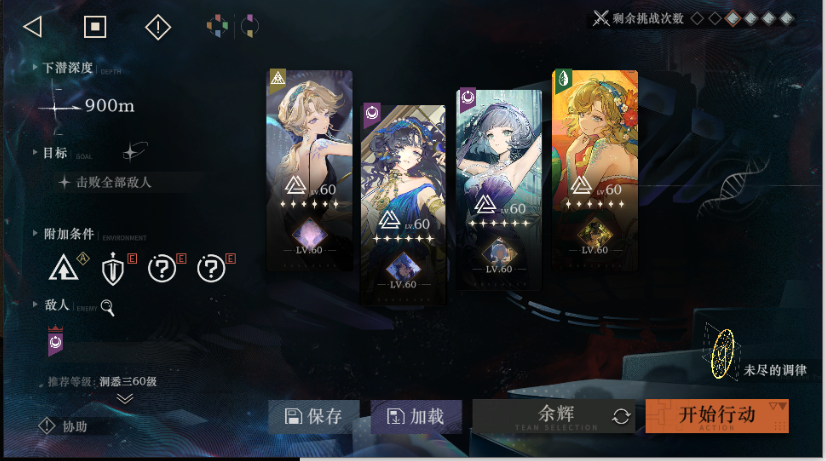Open the exclamation mark info button

coord(158,27)
